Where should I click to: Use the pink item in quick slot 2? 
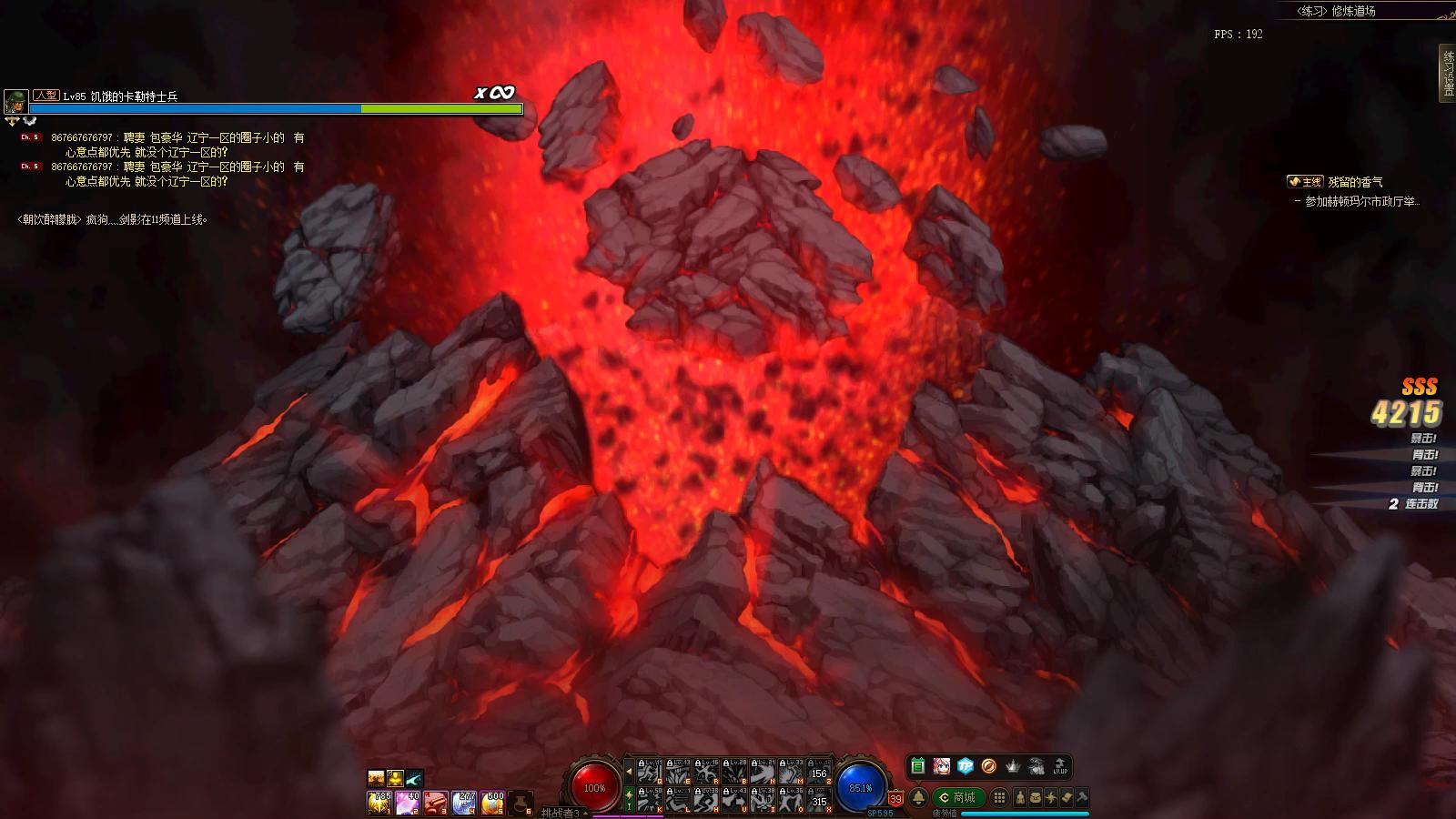(x=407, y=803)
